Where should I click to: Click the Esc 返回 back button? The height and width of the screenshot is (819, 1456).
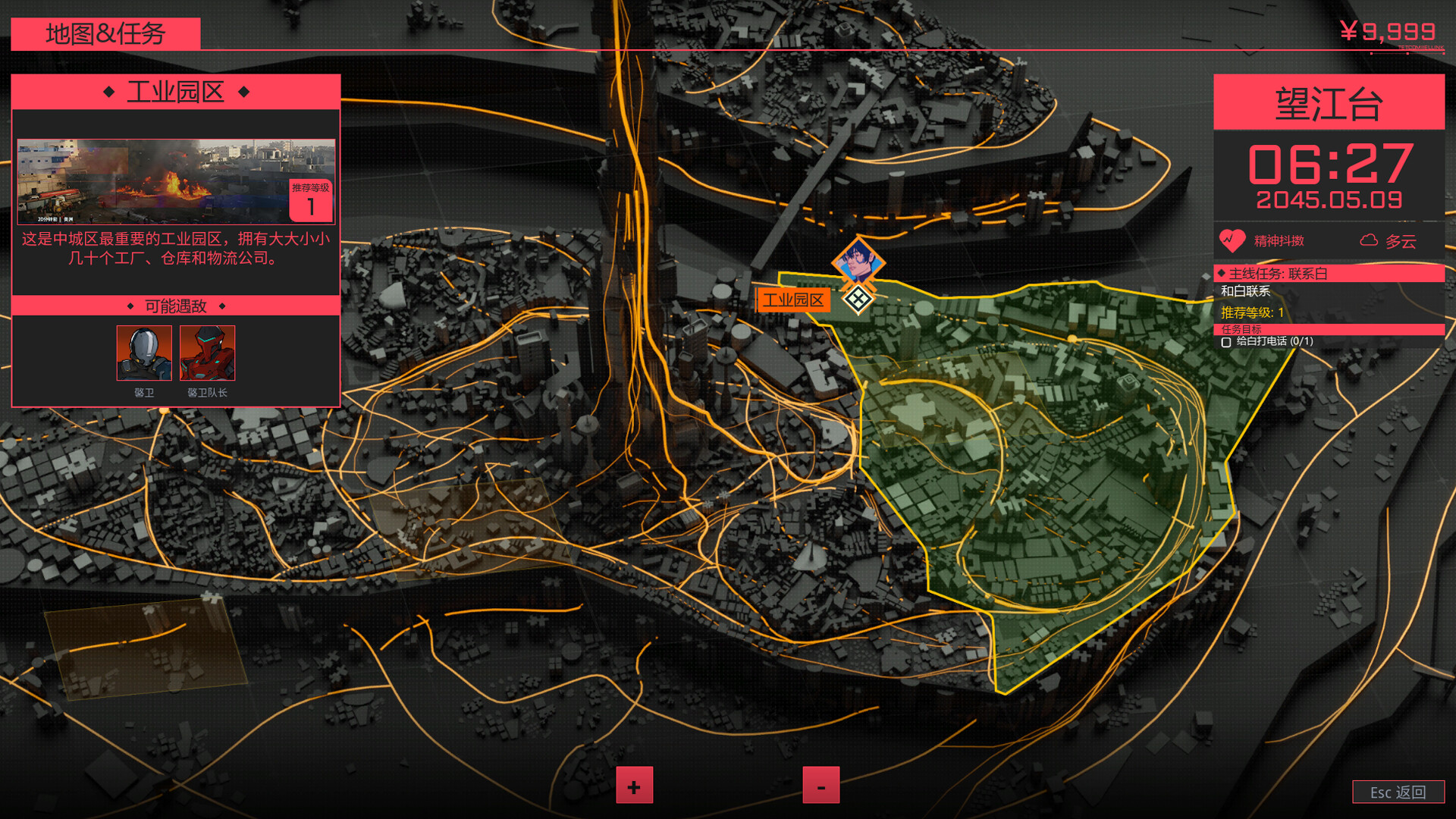click(1398, 792)
